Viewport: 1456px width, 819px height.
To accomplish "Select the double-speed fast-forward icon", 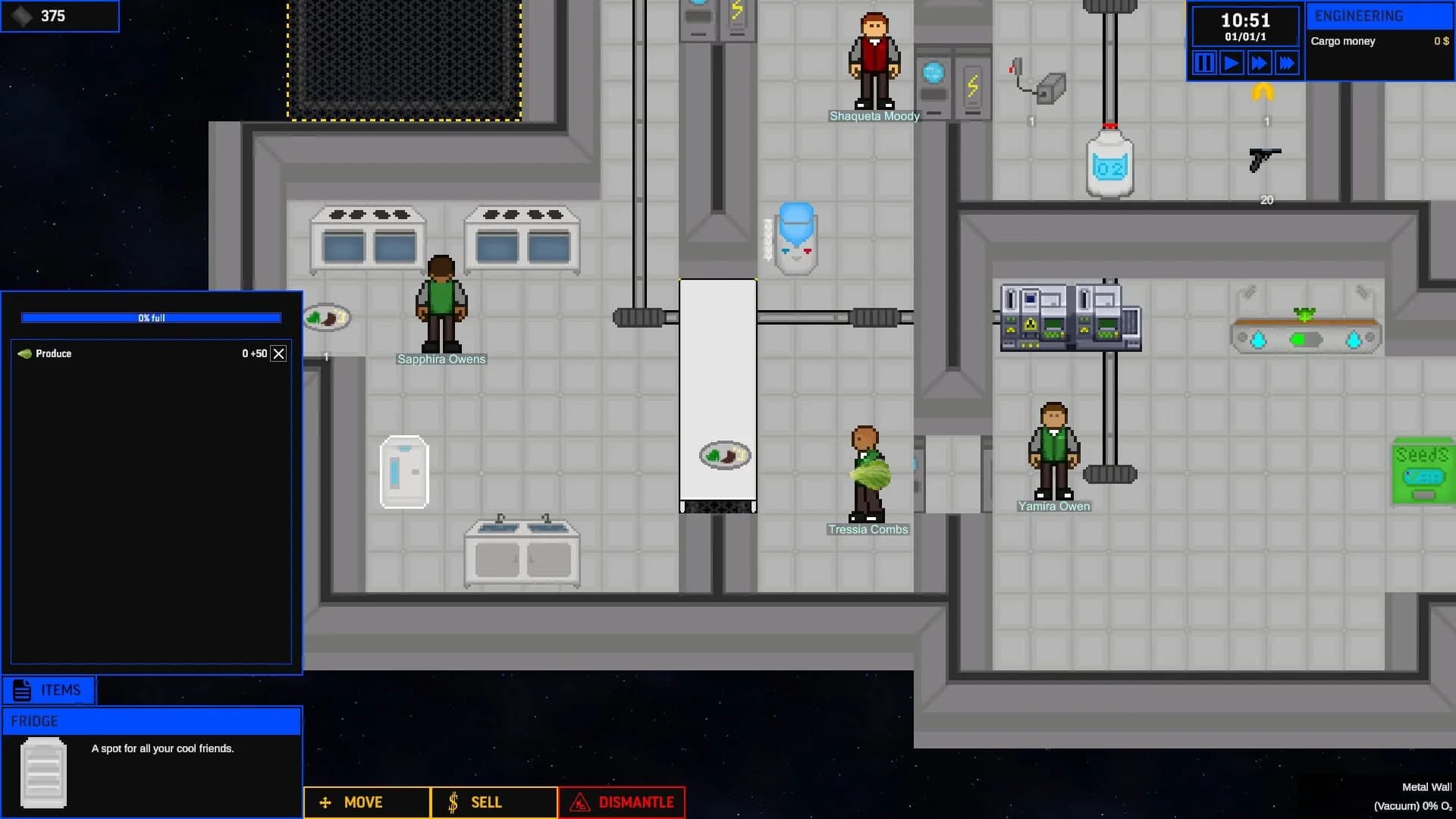I will click(x=1259, y=63).
